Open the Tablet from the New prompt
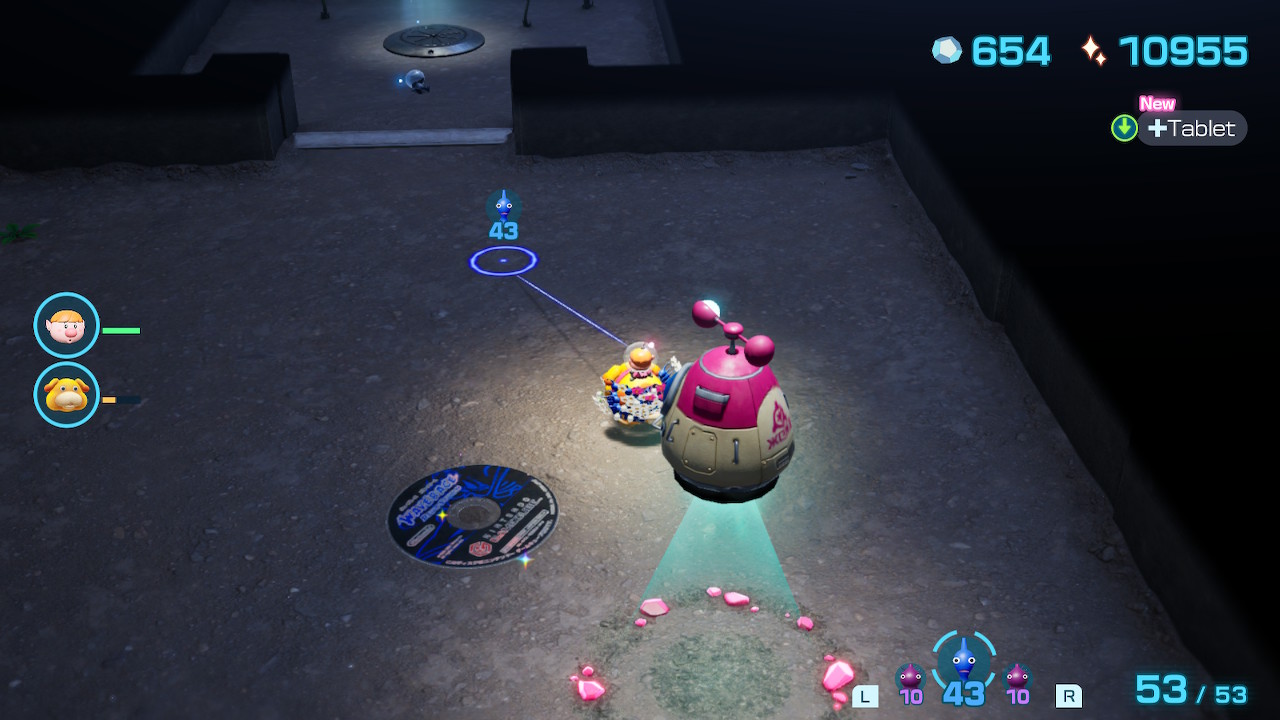The height and width of the screenshot is (720, 1280). (1190, 128)
